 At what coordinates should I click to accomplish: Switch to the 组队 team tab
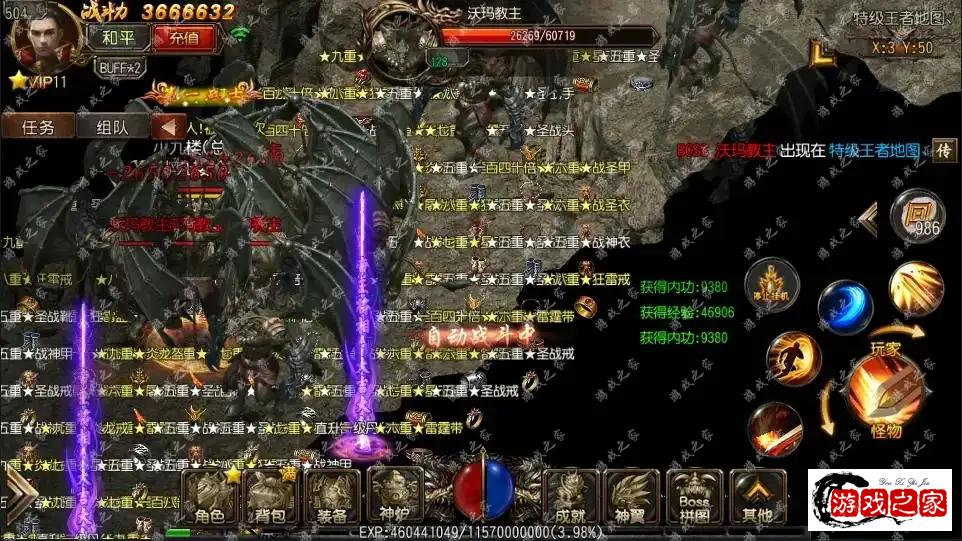pos(112,127)
